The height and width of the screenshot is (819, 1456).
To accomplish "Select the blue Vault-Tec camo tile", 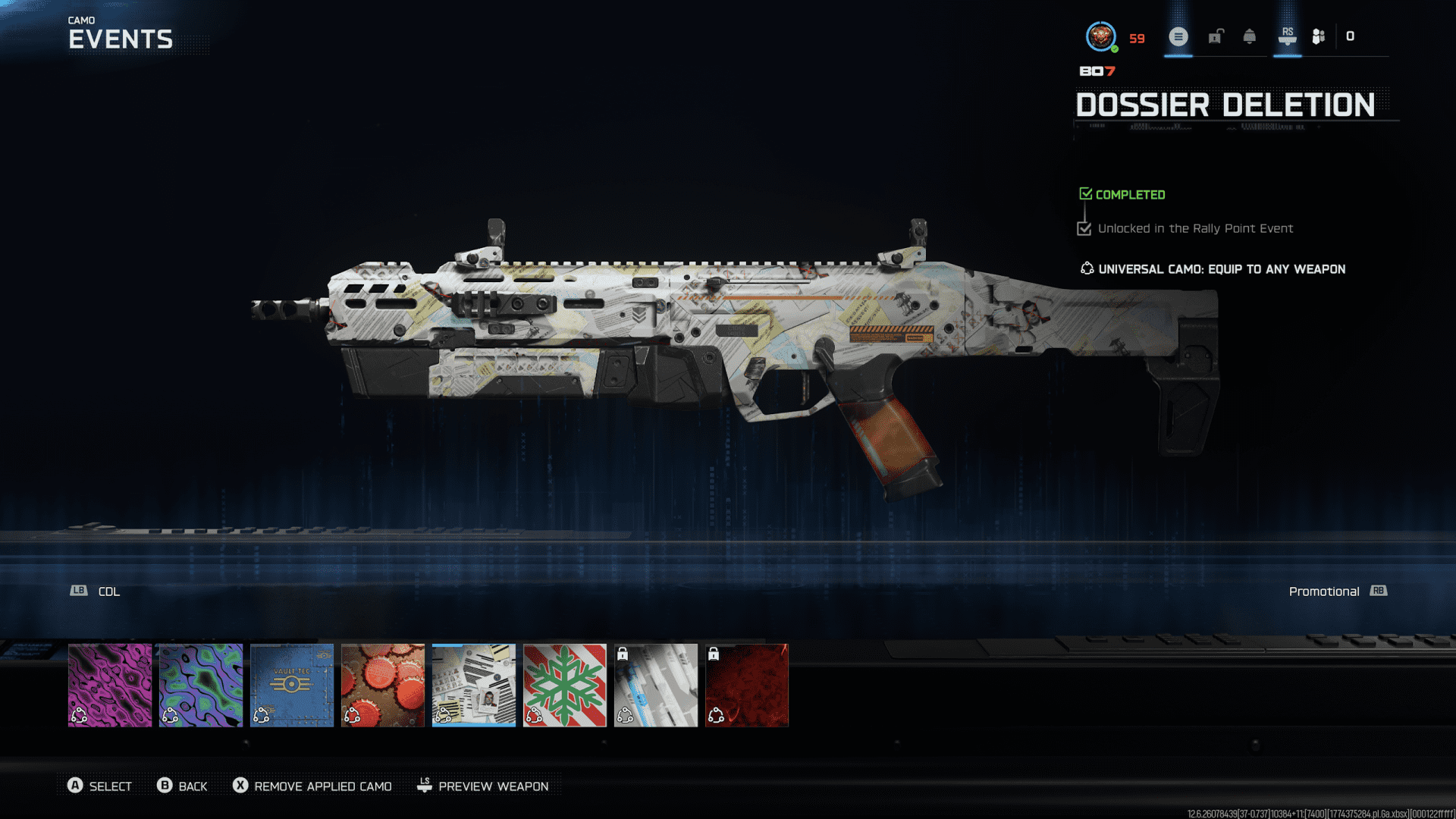I will 292,686.
